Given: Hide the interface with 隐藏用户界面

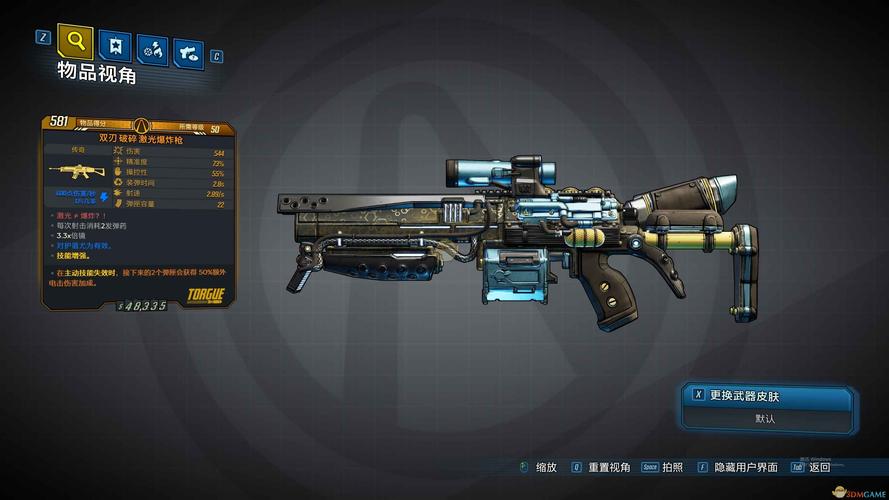Looking at the screenshot, I should click(745, 467).
